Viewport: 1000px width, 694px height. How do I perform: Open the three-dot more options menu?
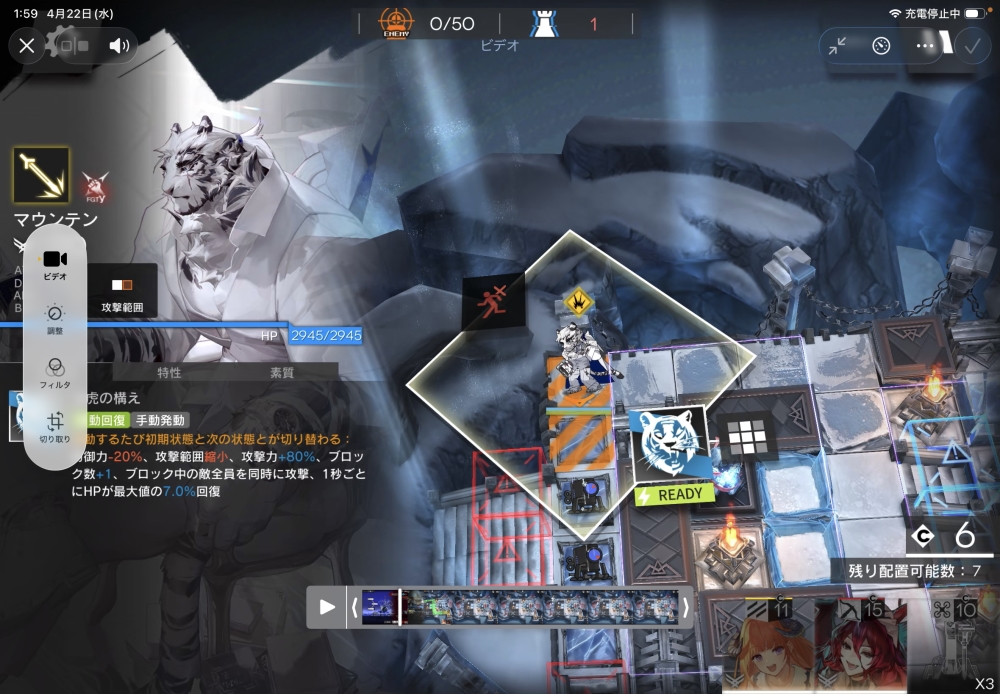(x=925, y=45)
